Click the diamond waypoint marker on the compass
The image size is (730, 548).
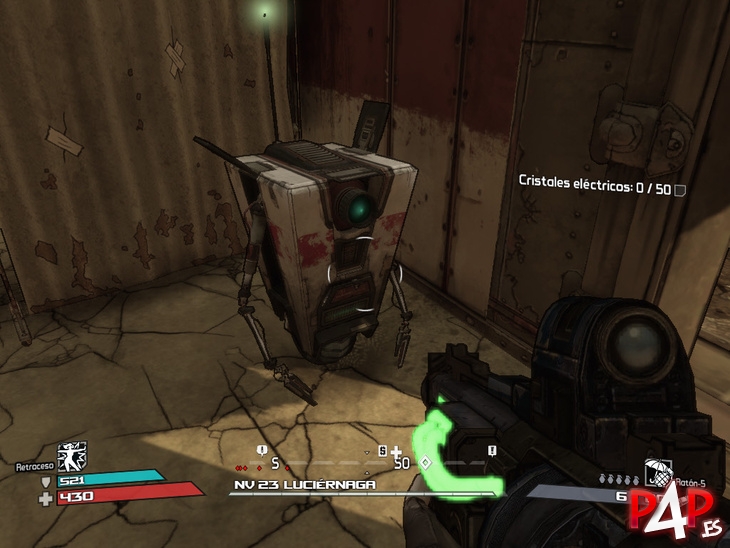(424, 463)
